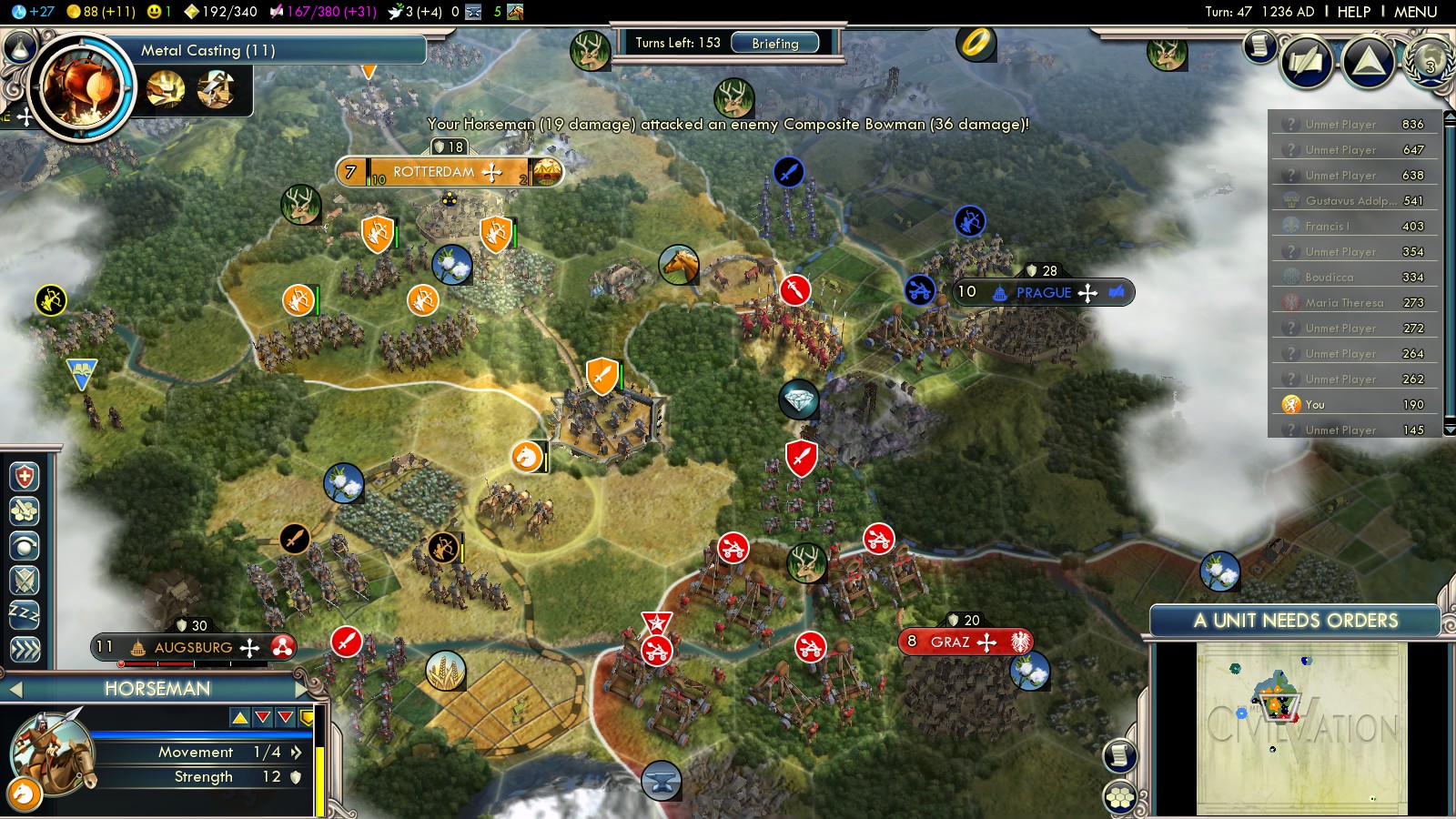Click the Briefing button
Viewport: 1456px width, 819px height.
tap(774, 43)
